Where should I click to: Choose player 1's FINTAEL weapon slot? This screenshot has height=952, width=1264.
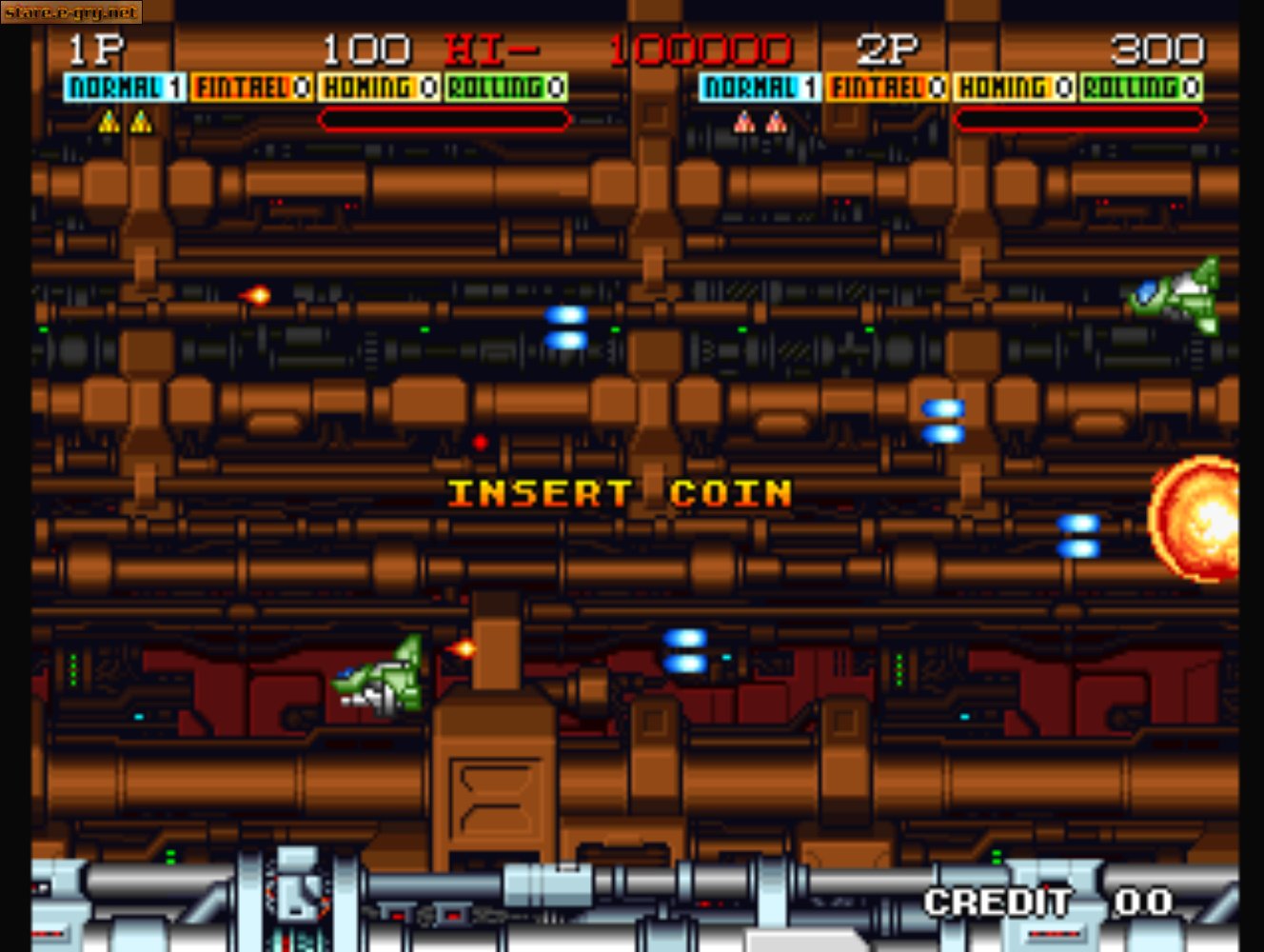pos(252,88)
